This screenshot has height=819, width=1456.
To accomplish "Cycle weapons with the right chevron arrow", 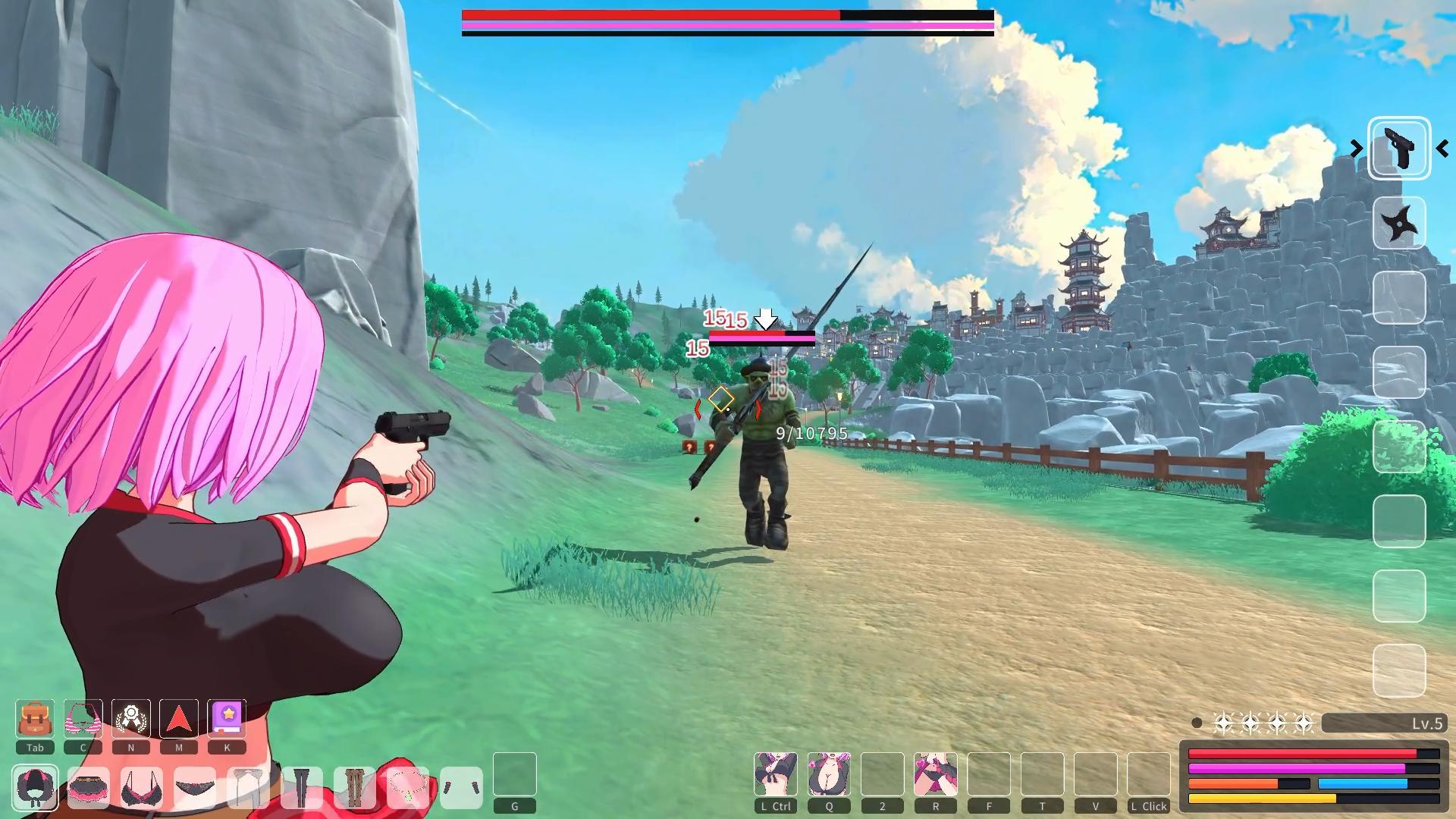I will [1443, 149].
